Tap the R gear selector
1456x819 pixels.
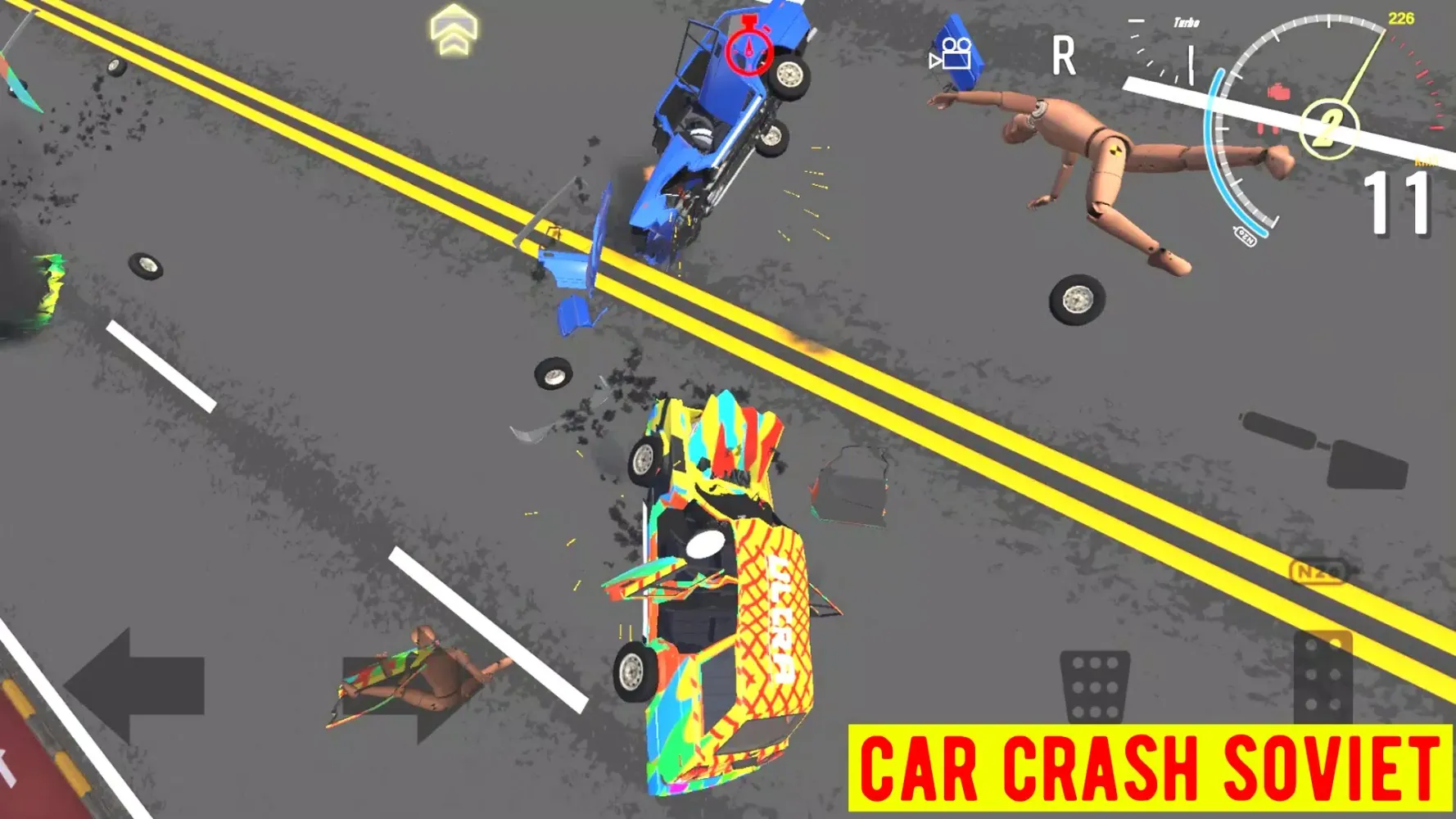point(1063,56)
